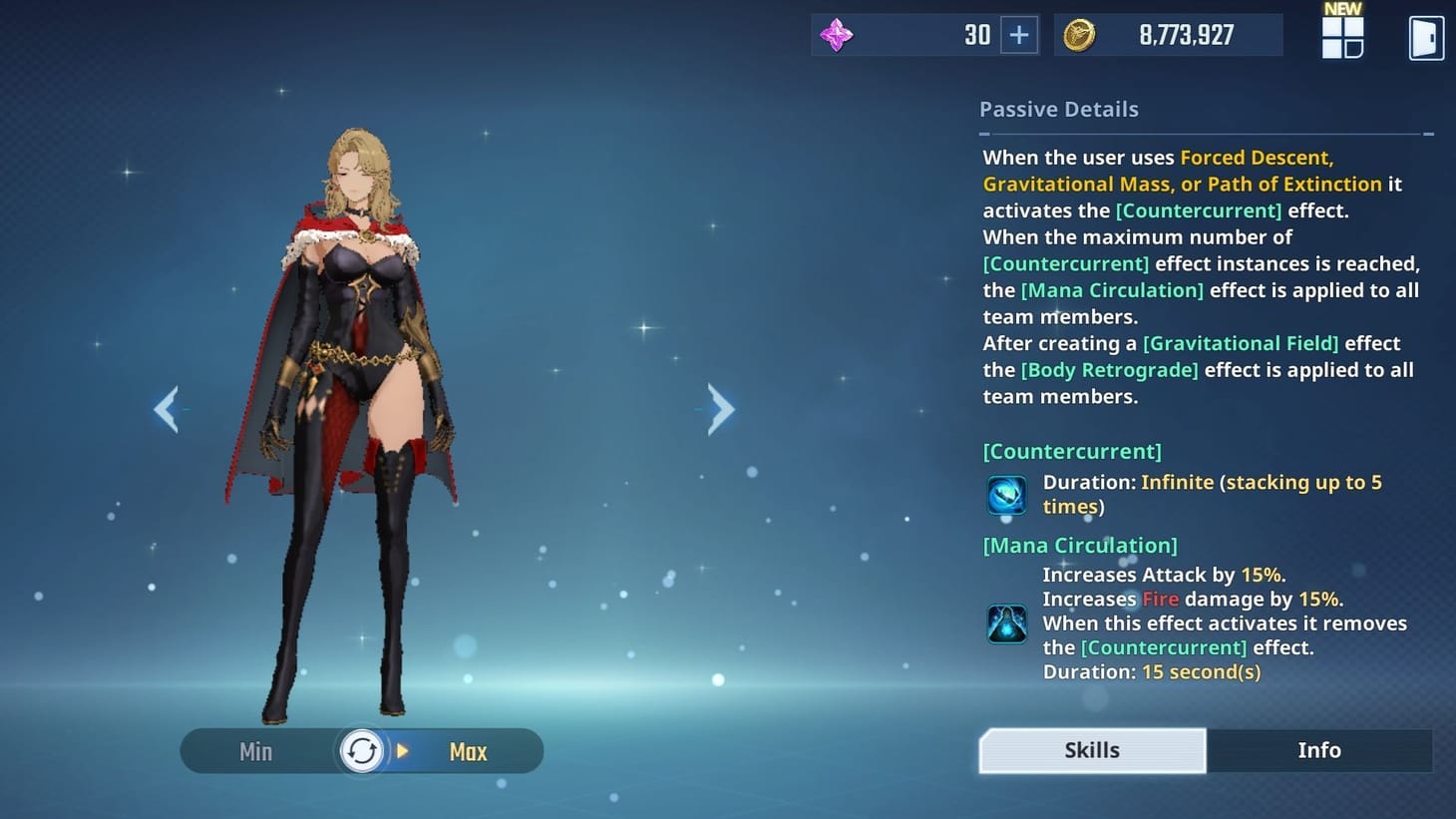View the next character with the right chevron

click(720, 409)
